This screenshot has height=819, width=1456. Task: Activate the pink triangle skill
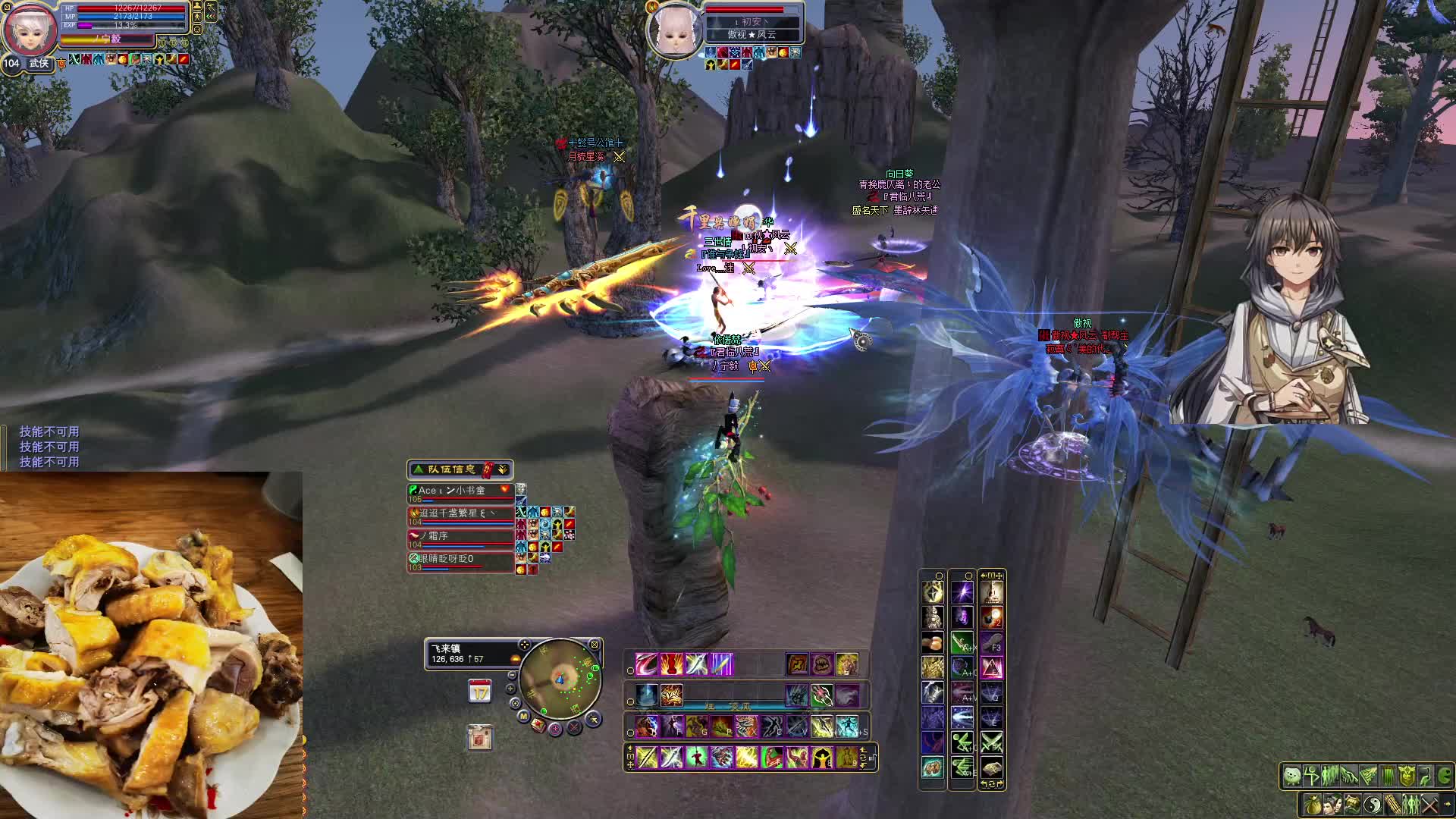click(x=992, y=667)
